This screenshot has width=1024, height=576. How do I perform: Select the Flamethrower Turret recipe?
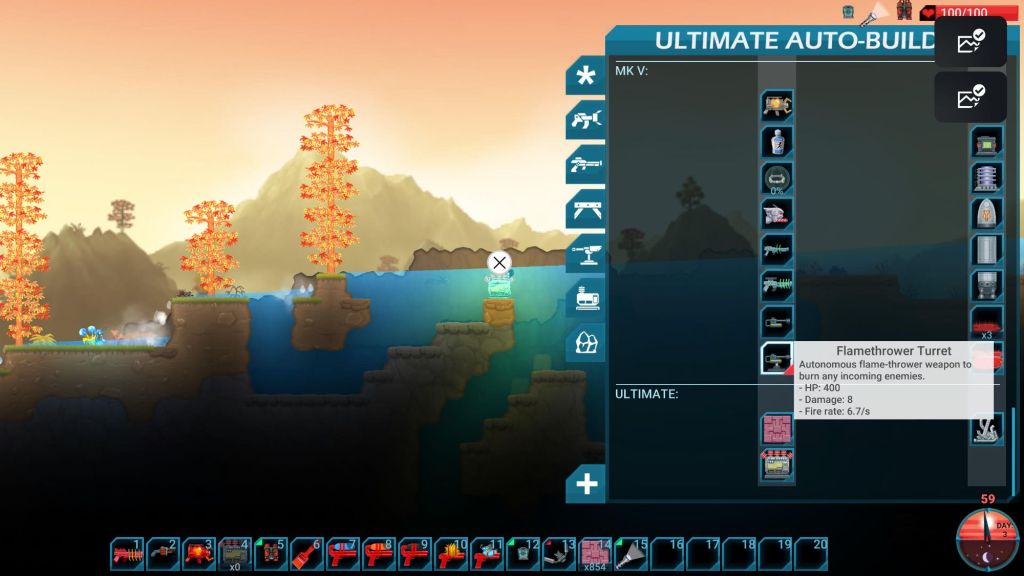pos(776,358)
